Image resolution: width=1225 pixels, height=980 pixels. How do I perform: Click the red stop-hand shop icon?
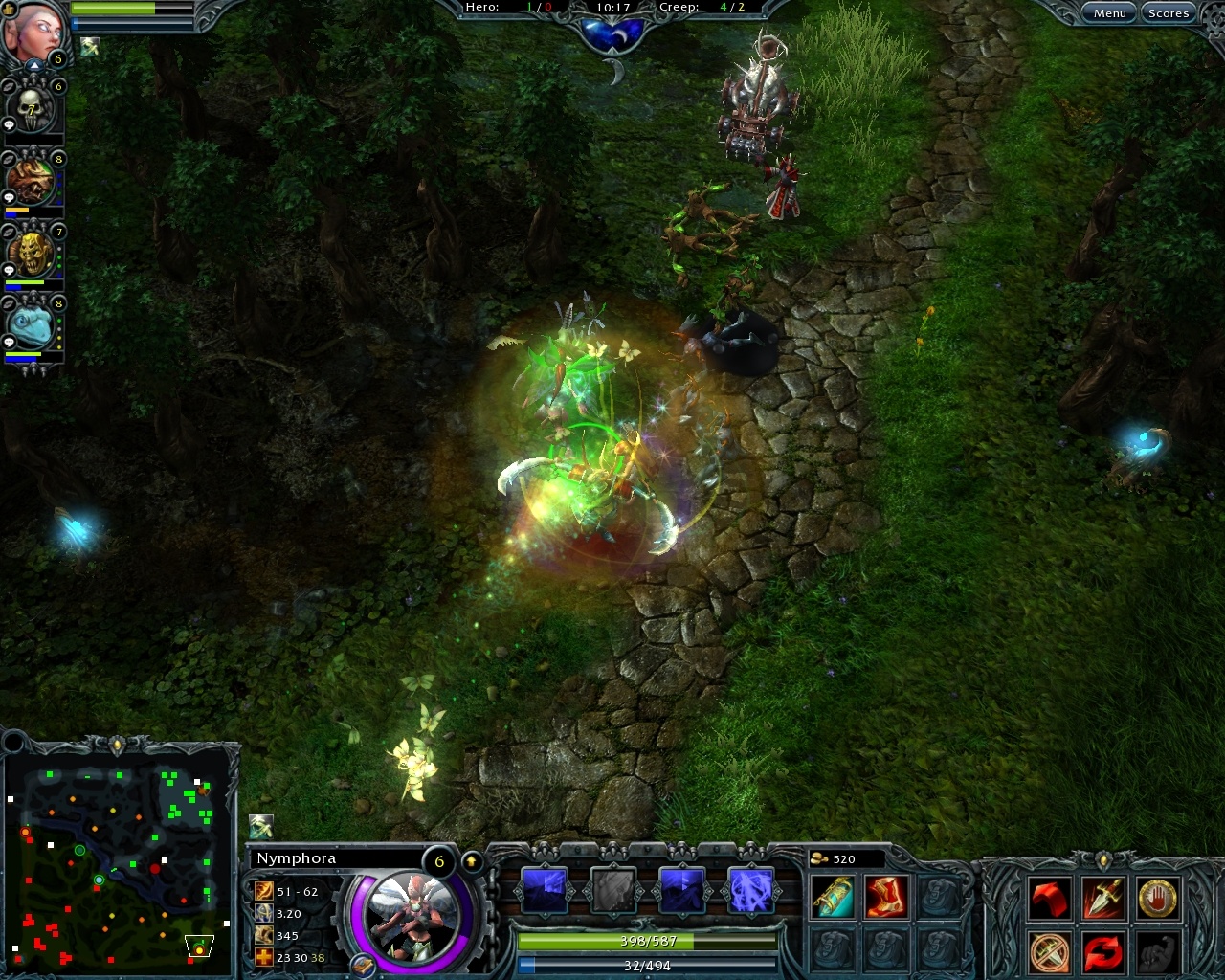[x=1160, y=898]
